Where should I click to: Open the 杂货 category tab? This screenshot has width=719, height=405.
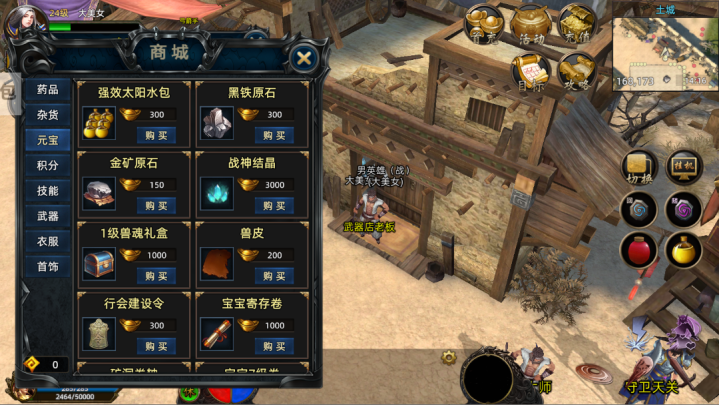[47, 115]
